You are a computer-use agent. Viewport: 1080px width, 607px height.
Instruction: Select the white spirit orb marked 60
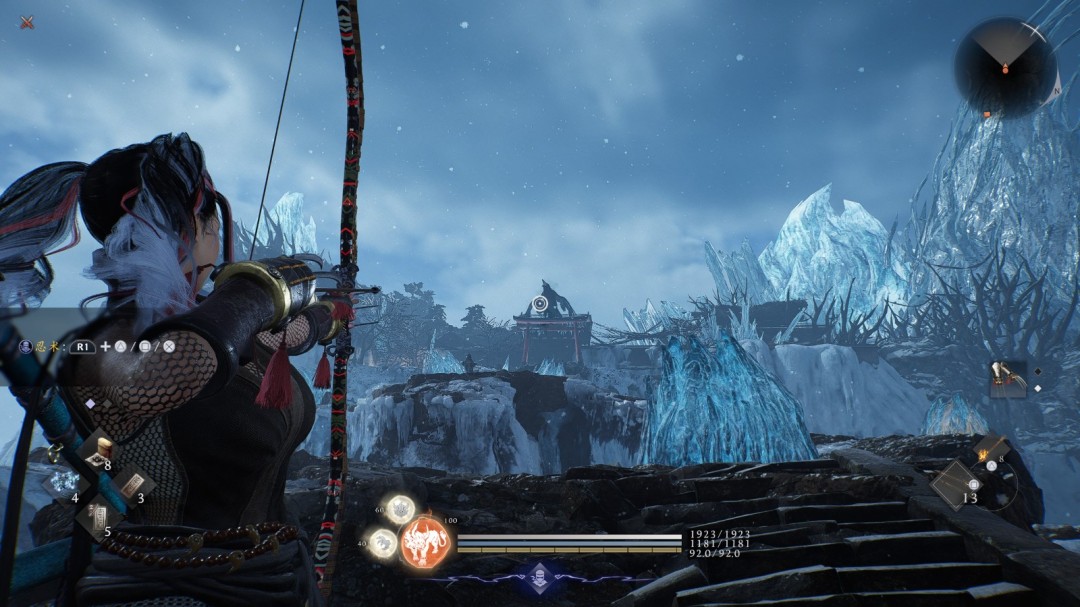[x=401, y=509]
